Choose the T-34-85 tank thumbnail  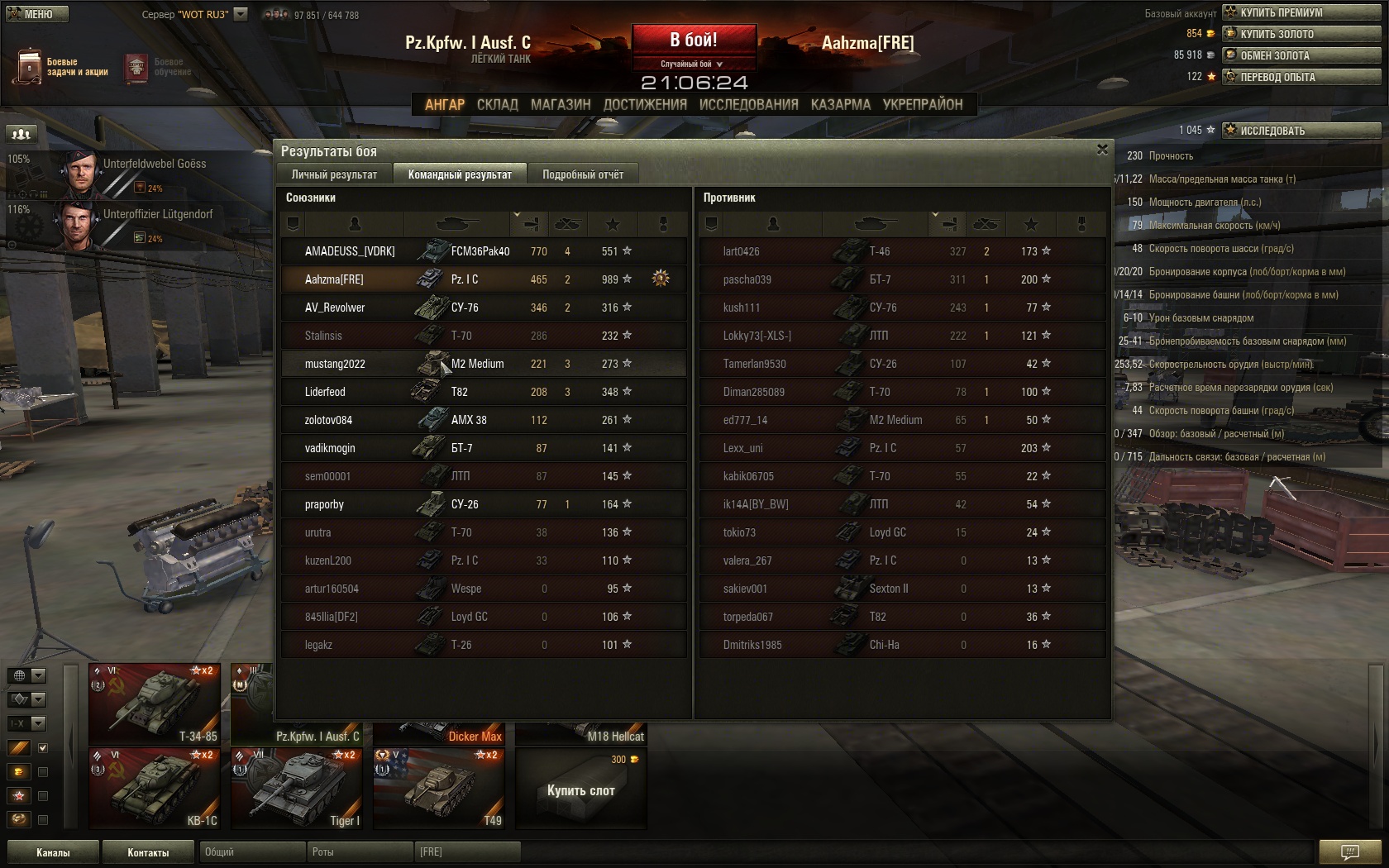[x=155, y=703]
